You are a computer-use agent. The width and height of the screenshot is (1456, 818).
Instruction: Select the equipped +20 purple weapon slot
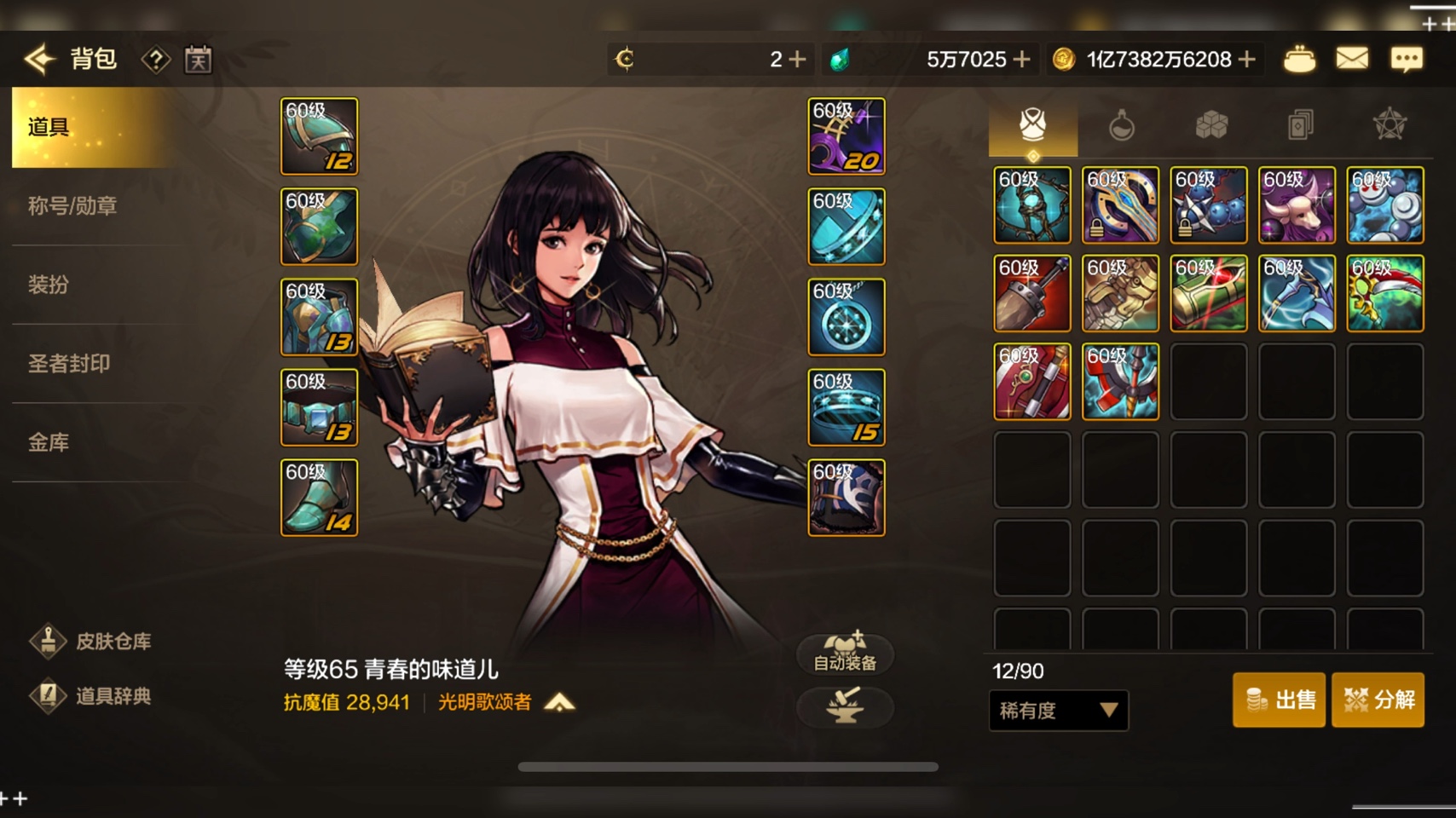coord(846,136)
